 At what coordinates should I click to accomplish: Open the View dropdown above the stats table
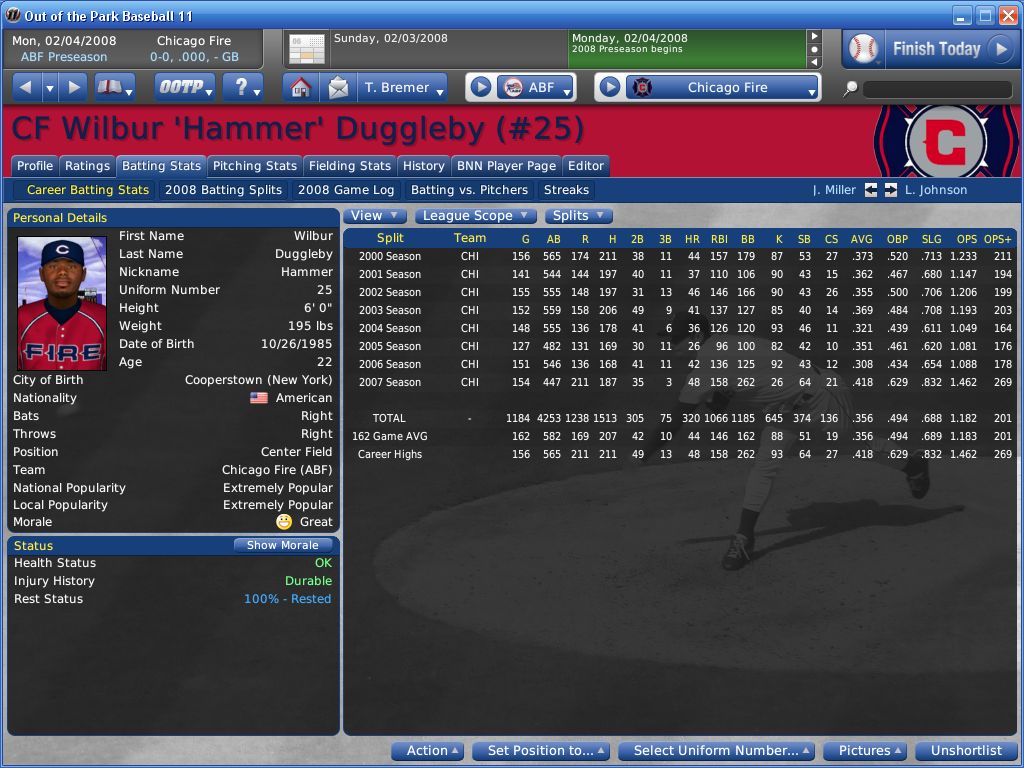(x=374, y=216)
